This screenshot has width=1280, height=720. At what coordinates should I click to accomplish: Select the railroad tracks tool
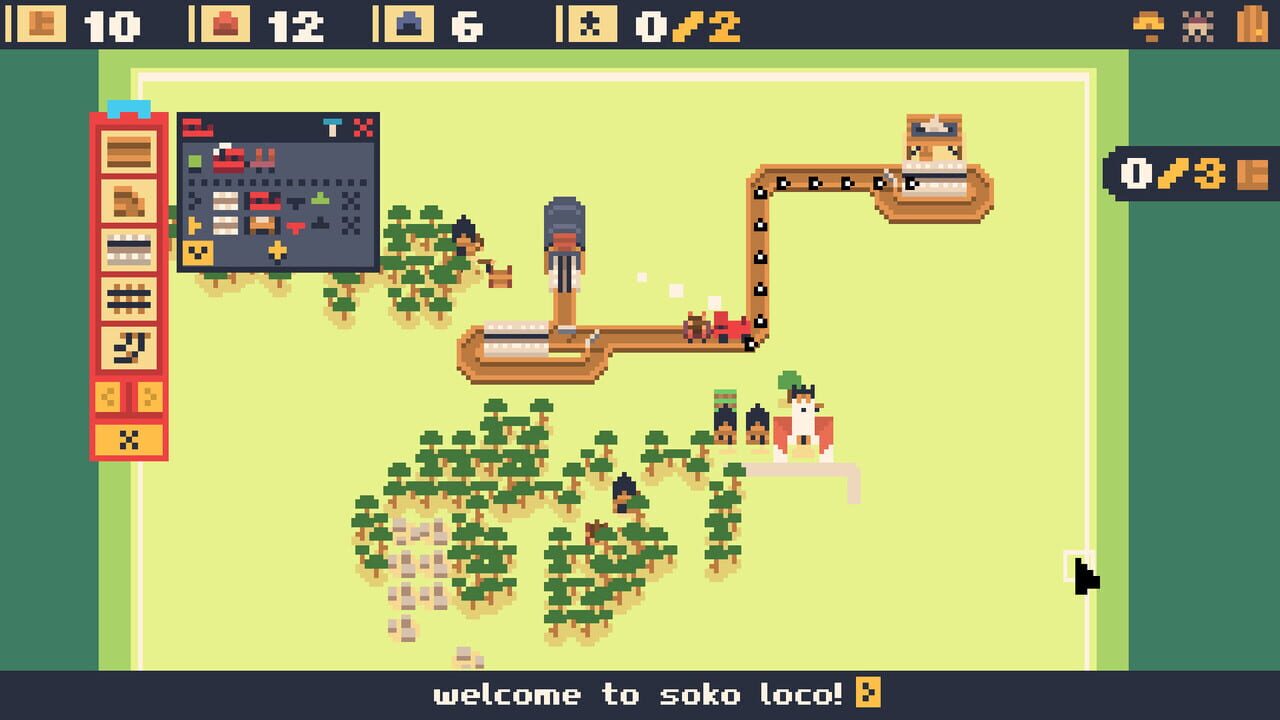tap(127, 296)
